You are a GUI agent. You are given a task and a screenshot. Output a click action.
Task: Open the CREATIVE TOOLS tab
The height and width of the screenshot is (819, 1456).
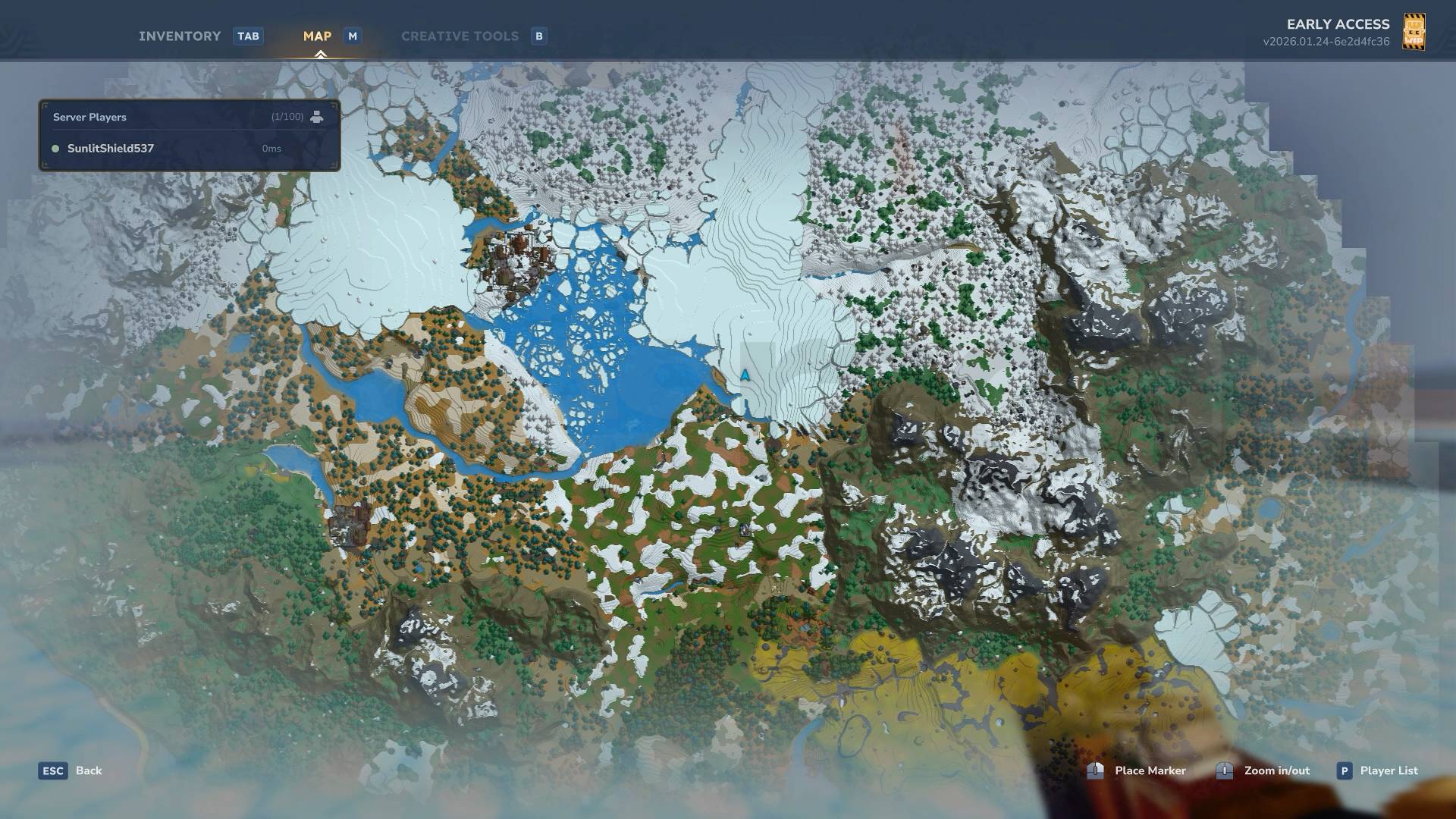460,36
